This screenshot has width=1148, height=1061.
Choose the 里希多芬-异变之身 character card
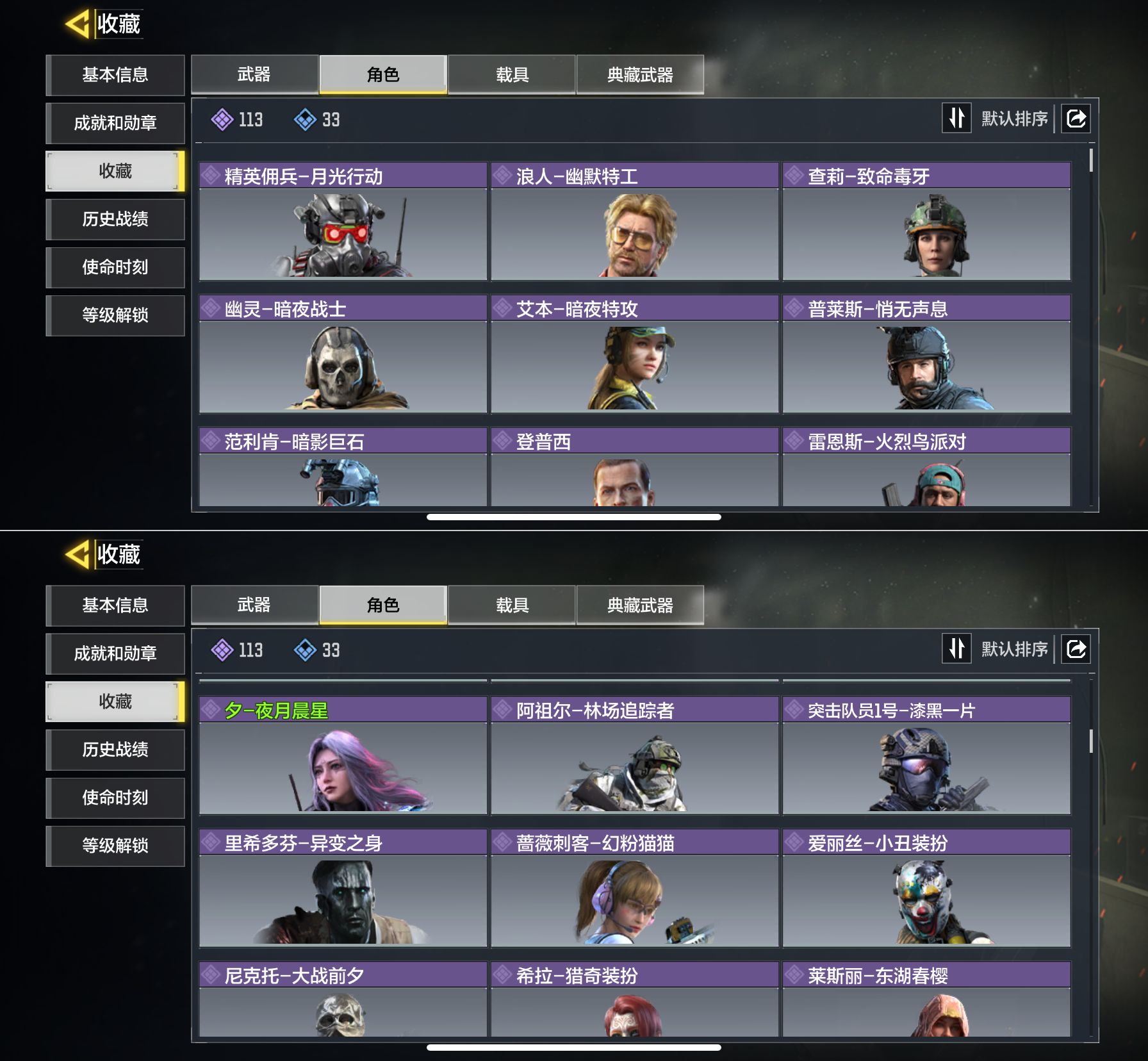pos(343,889)
